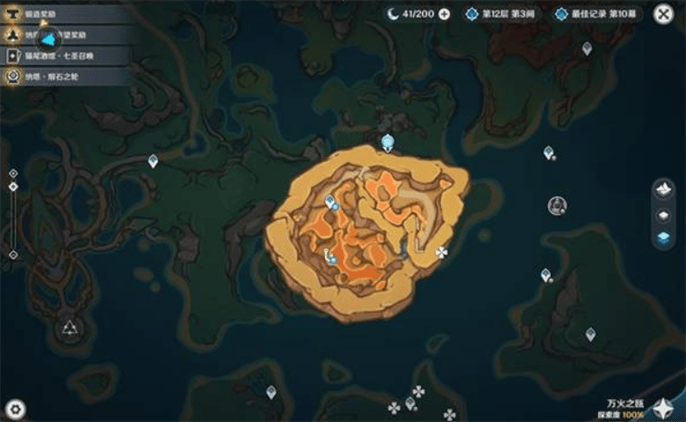Close the map with the X button
Viewport: 686px width, 422px height.
pos(663,14)
